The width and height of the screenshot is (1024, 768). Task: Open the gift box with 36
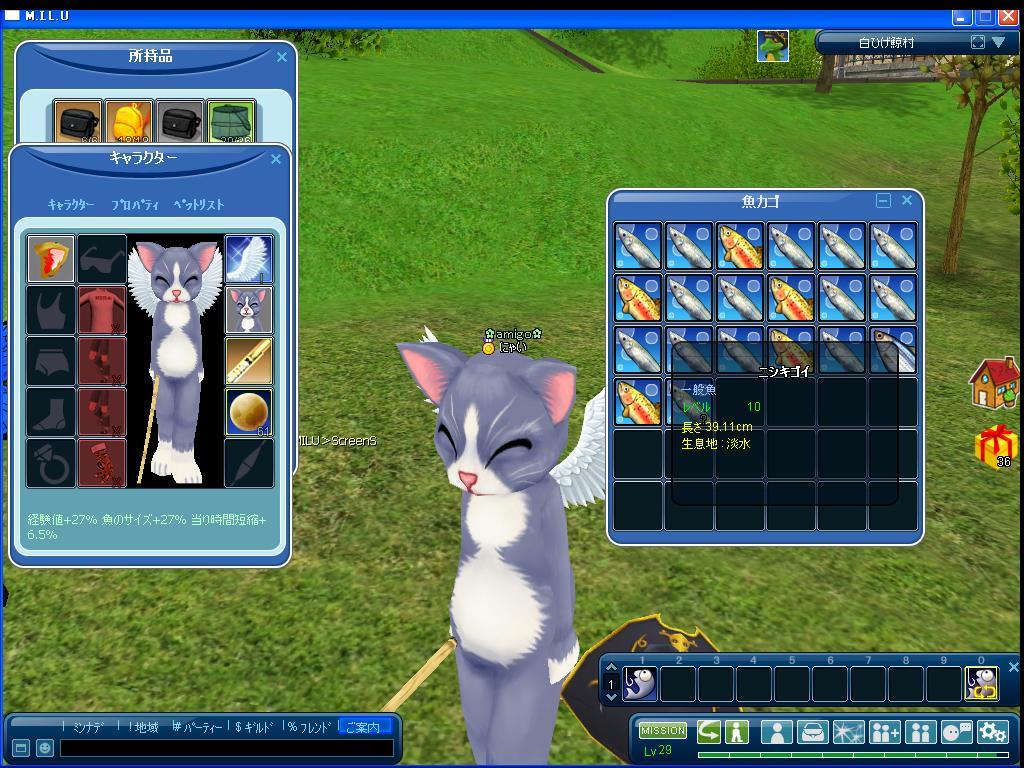click(997, 446)
